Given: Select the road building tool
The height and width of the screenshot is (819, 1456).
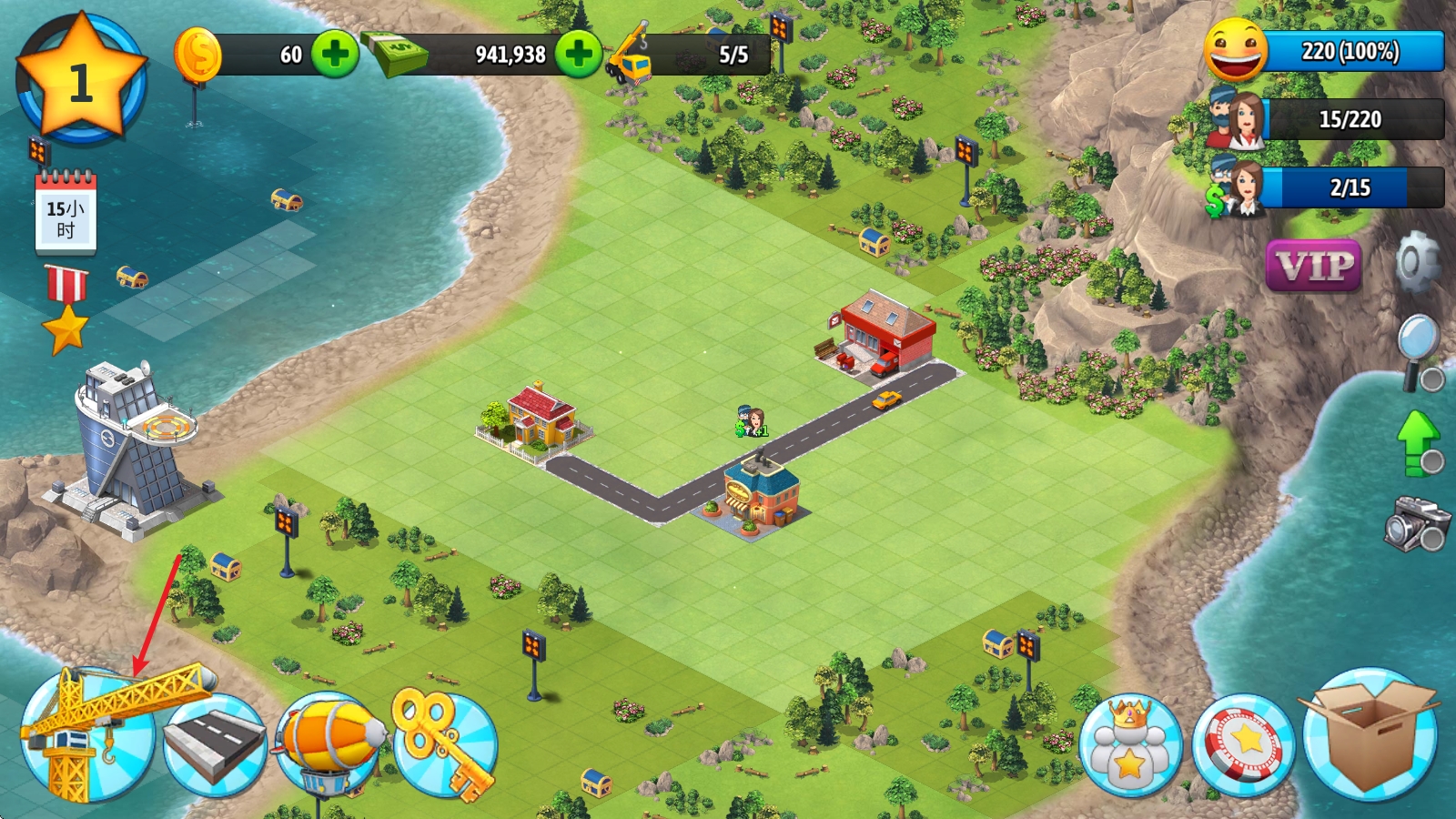Looking at the screenshot, I should coord(215,744).
